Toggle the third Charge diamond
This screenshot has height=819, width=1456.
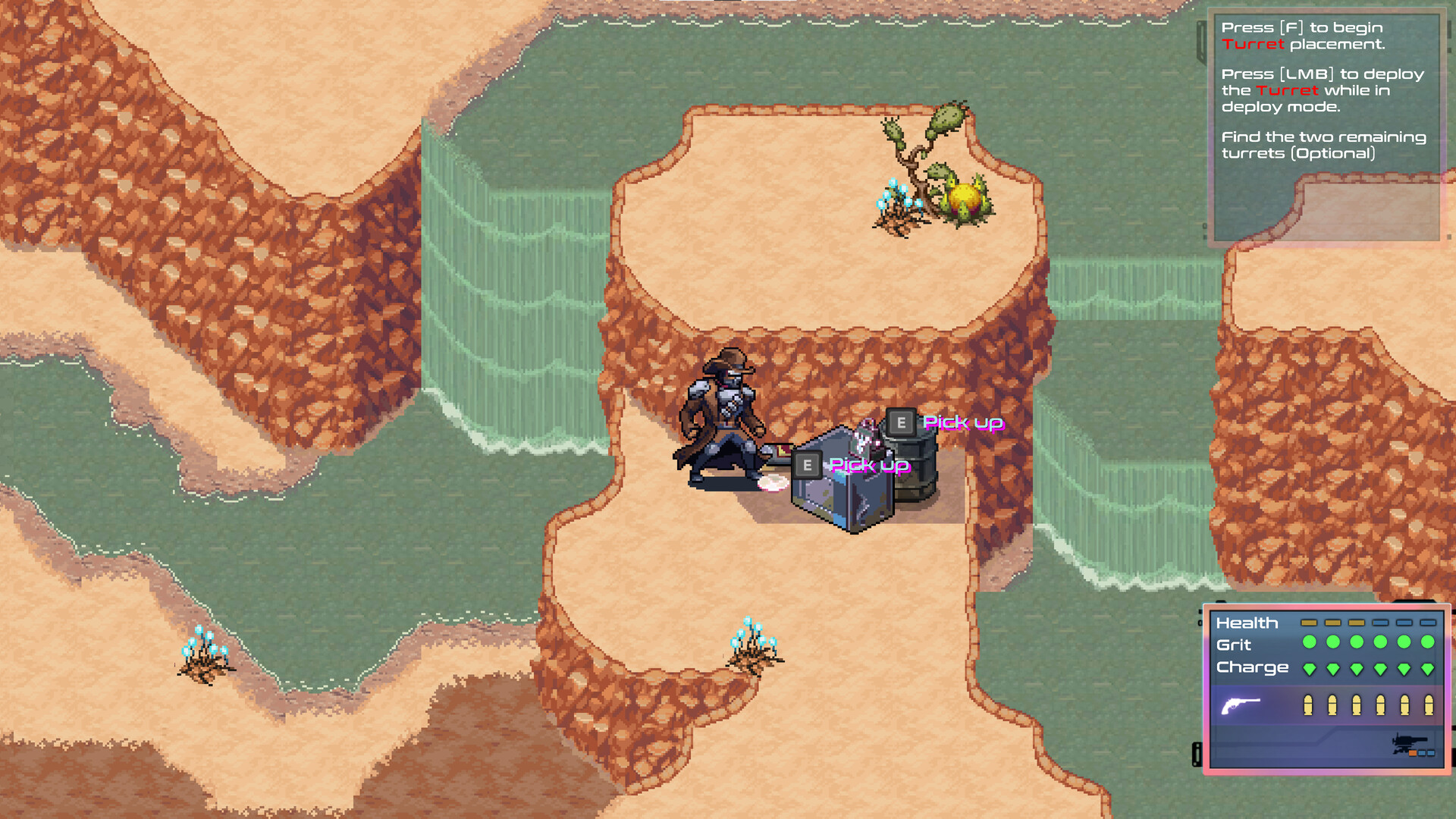[1357, 668]
